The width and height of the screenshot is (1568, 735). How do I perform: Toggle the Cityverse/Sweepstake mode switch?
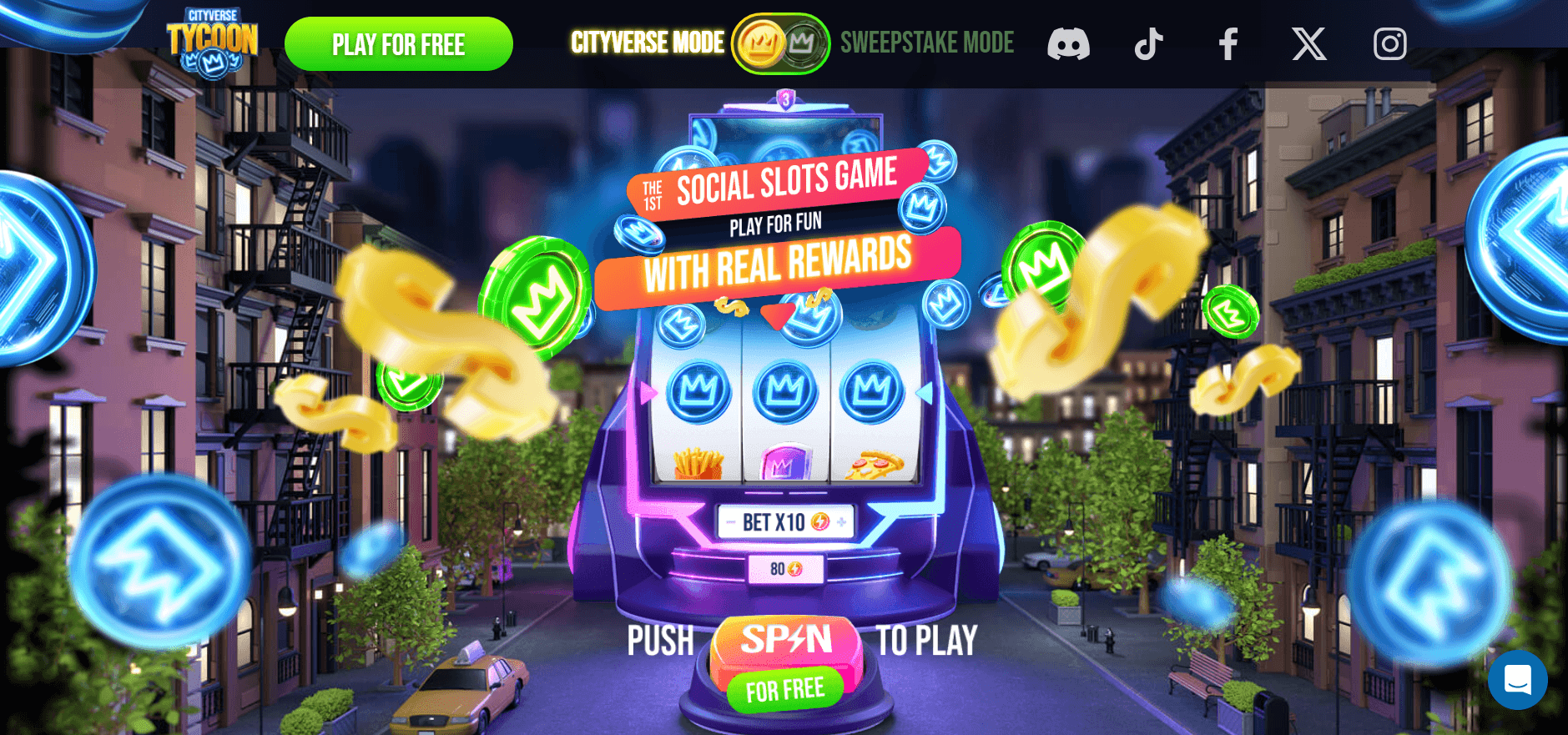coord(780,43)
